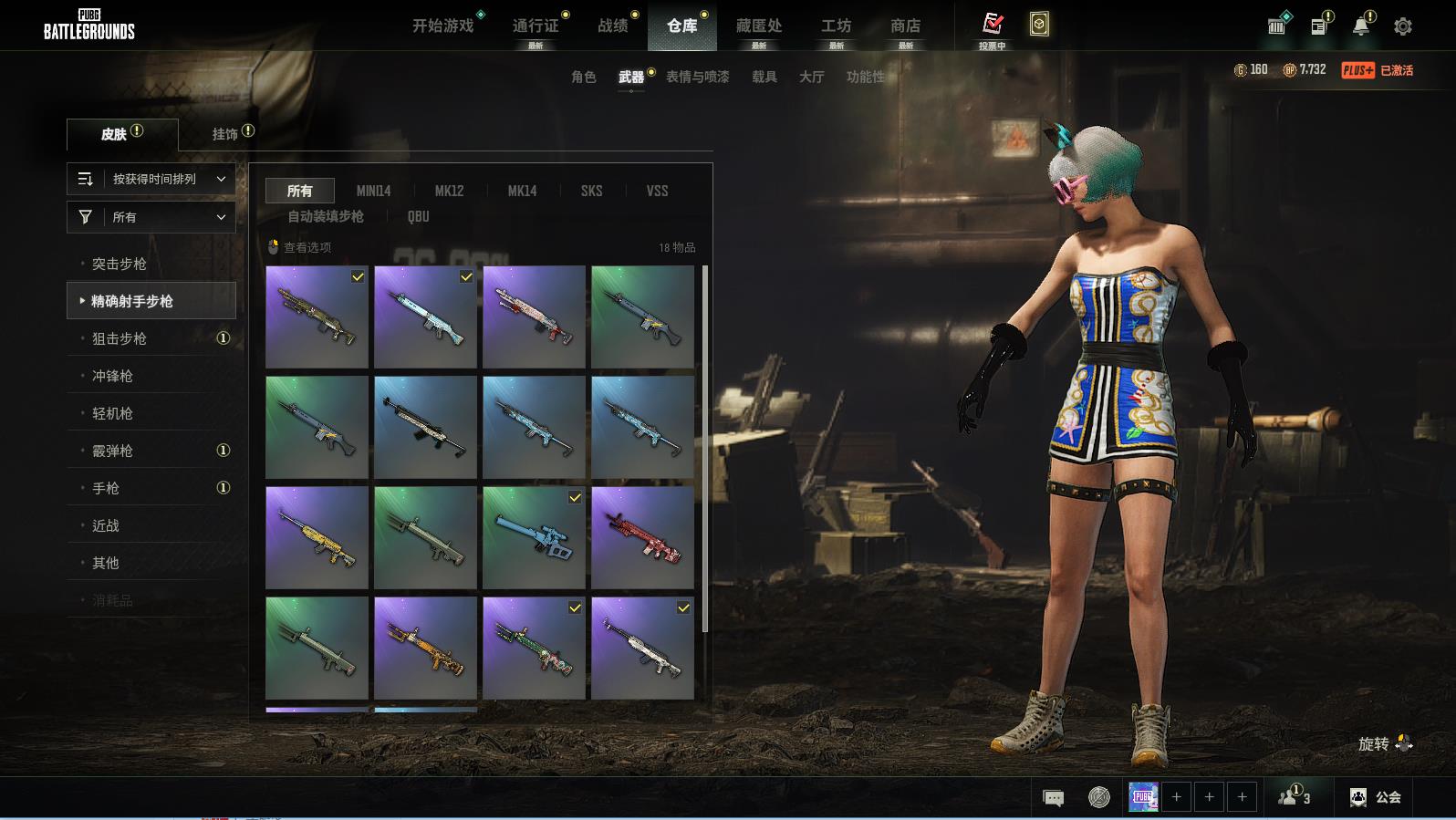Open the 商店 shop tab
1456x820 pixels.
coord(905,26)
